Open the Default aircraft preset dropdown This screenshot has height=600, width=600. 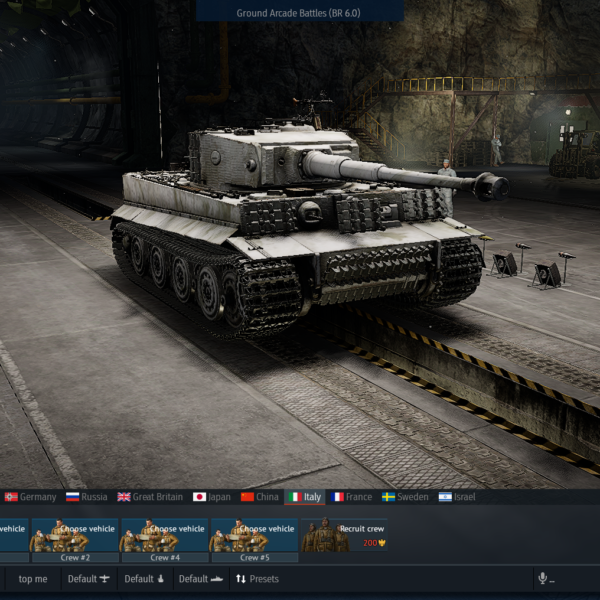(89, 579)
